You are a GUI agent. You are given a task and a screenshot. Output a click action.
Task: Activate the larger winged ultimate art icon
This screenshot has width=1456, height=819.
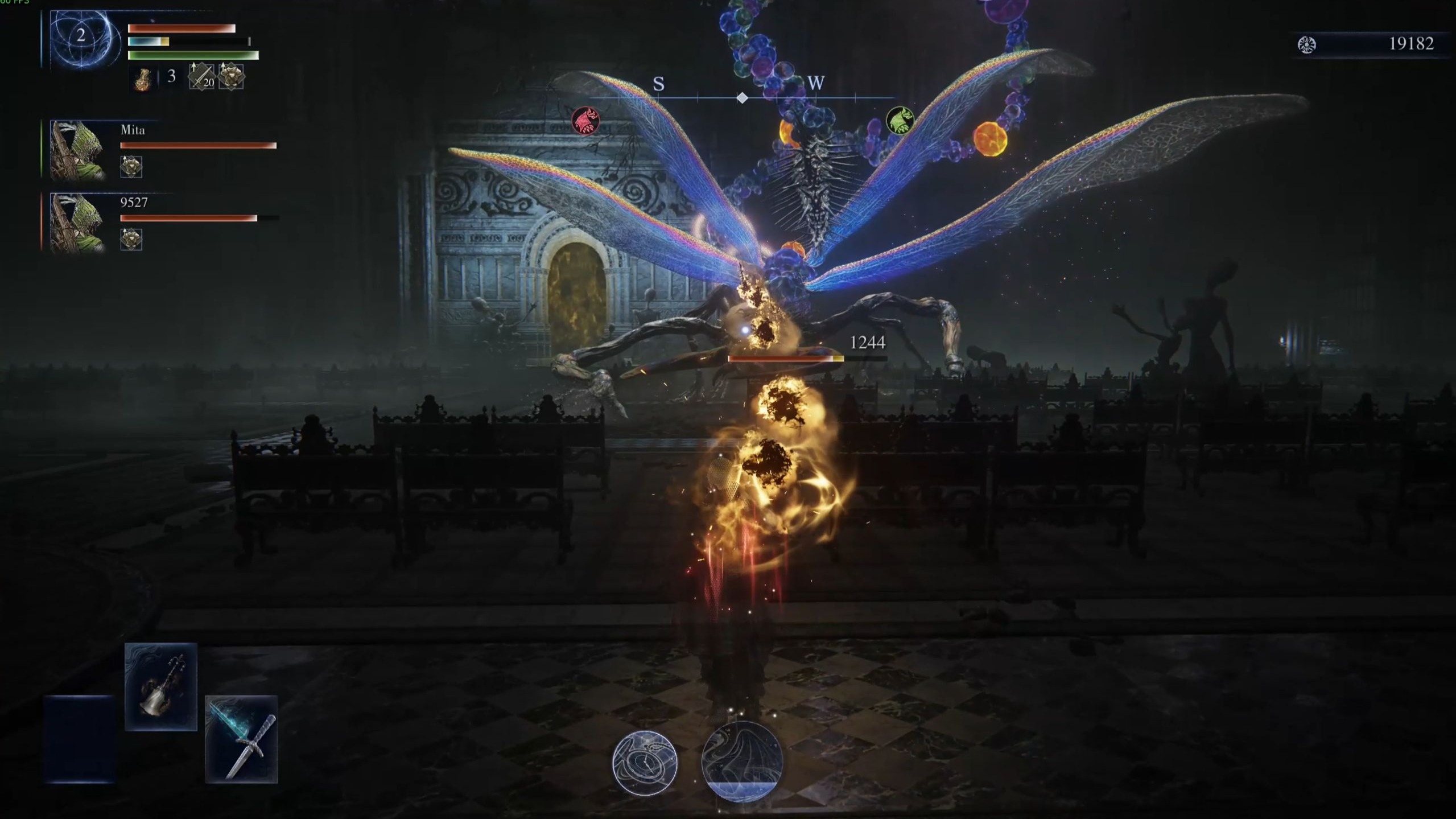(x=742, y=761)
